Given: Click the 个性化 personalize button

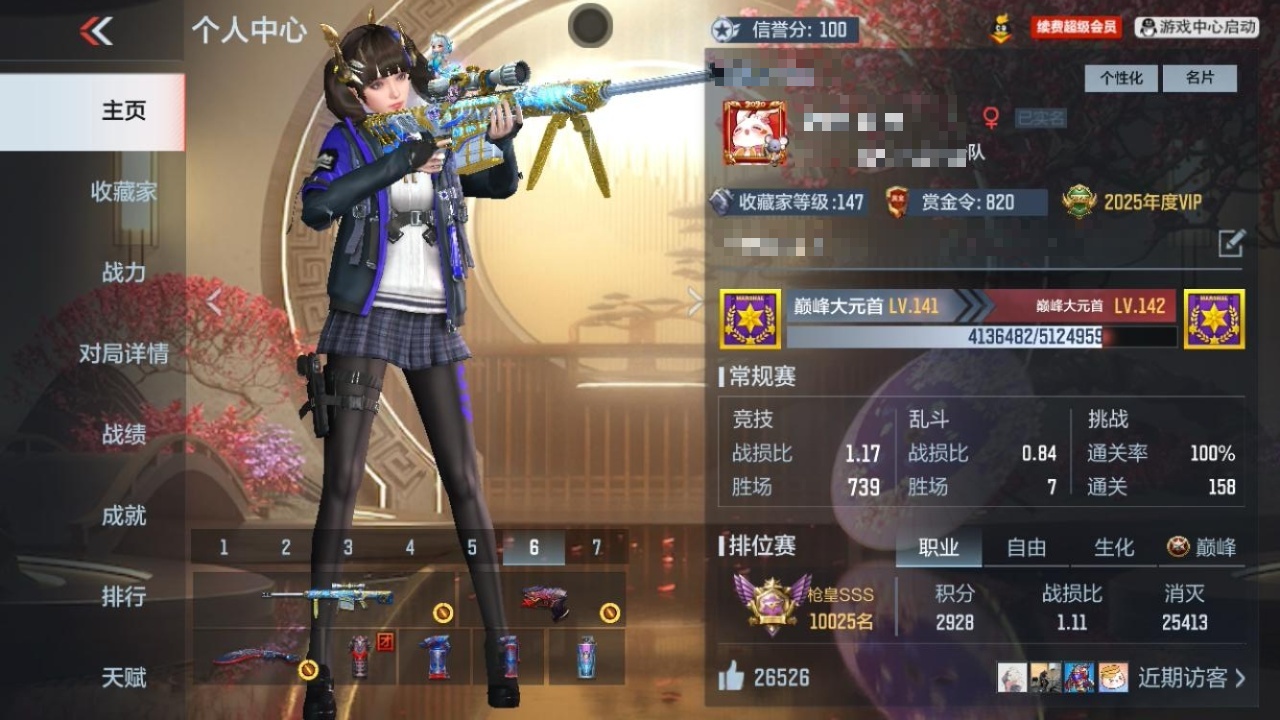Looking at the screenshot, I should [1121, 78].
